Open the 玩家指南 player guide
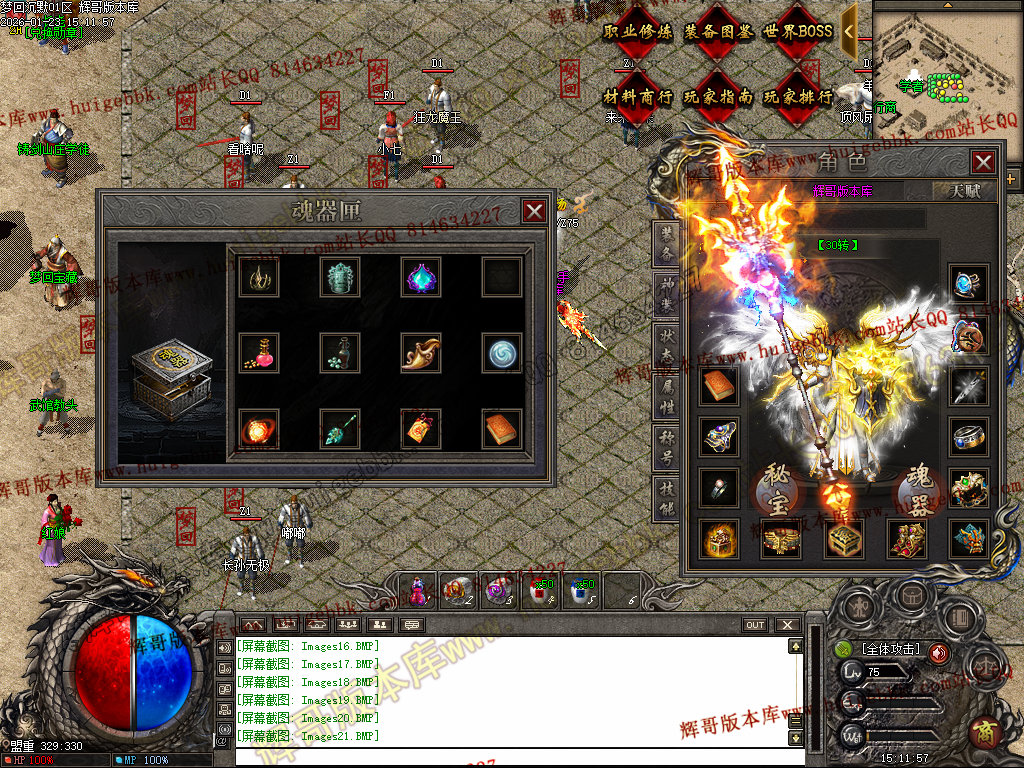This screenshot has height=768, width=1024. point(718,97)
